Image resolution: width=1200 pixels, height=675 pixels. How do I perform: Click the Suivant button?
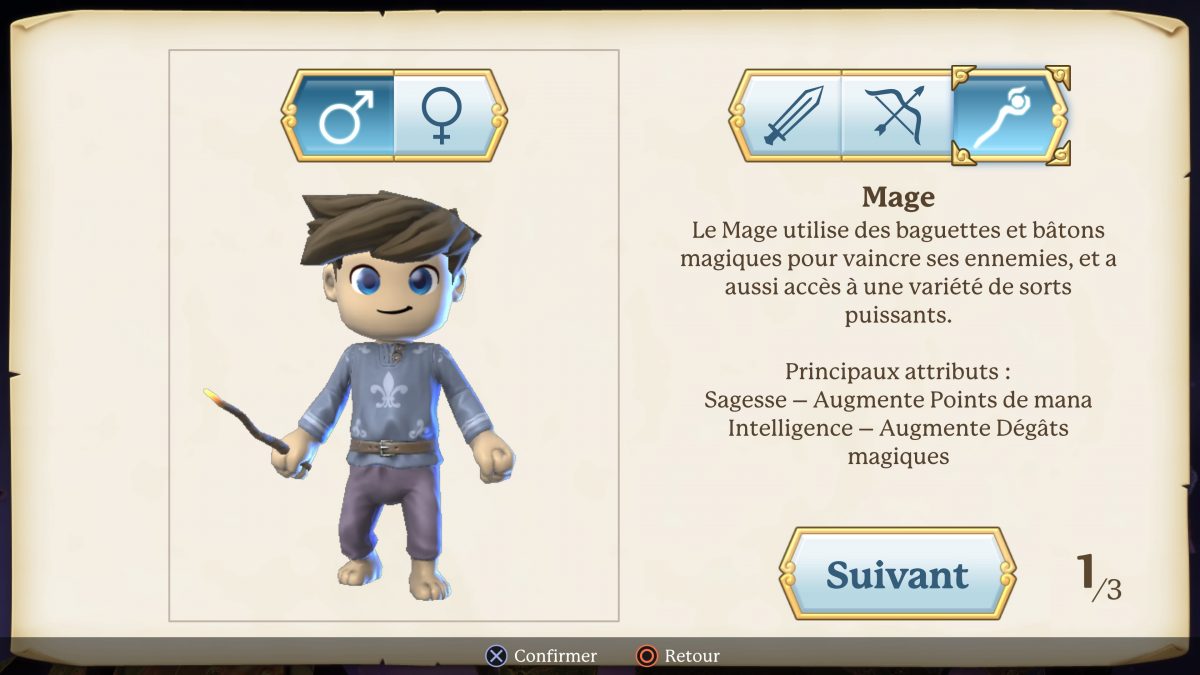click(897, 574)
